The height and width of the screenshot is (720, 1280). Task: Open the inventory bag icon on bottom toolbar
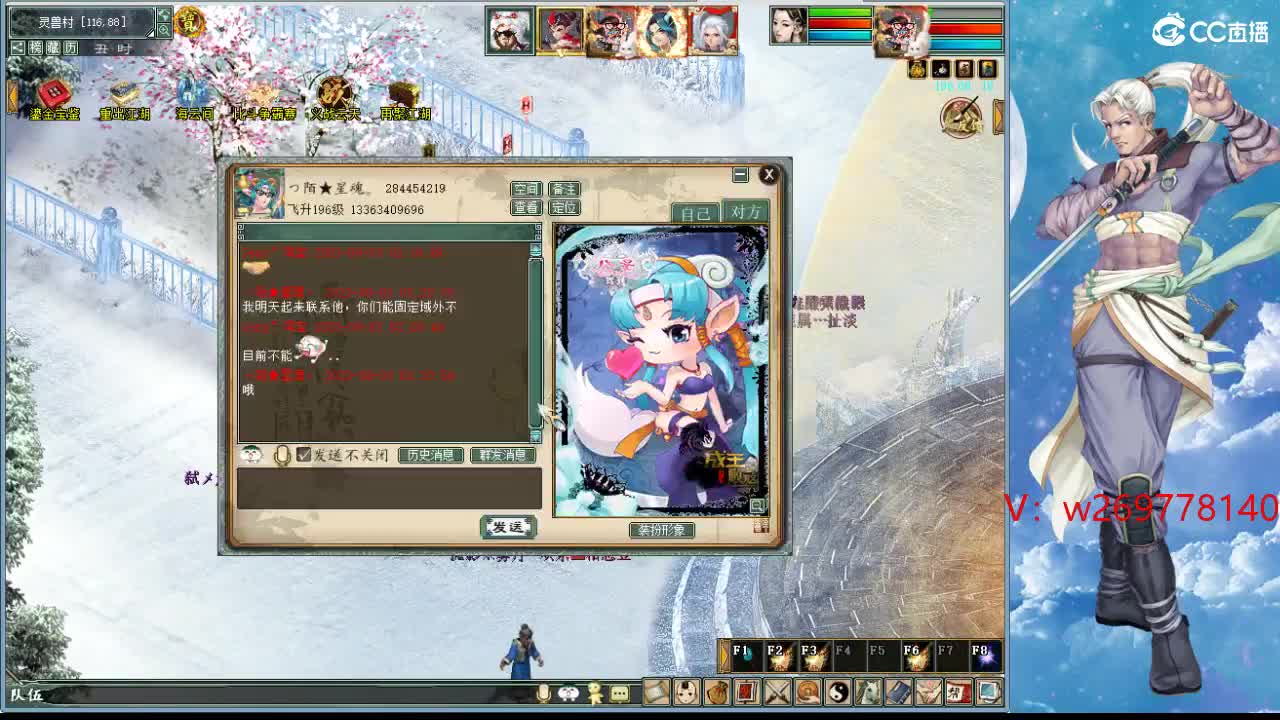tap(717, 694)
